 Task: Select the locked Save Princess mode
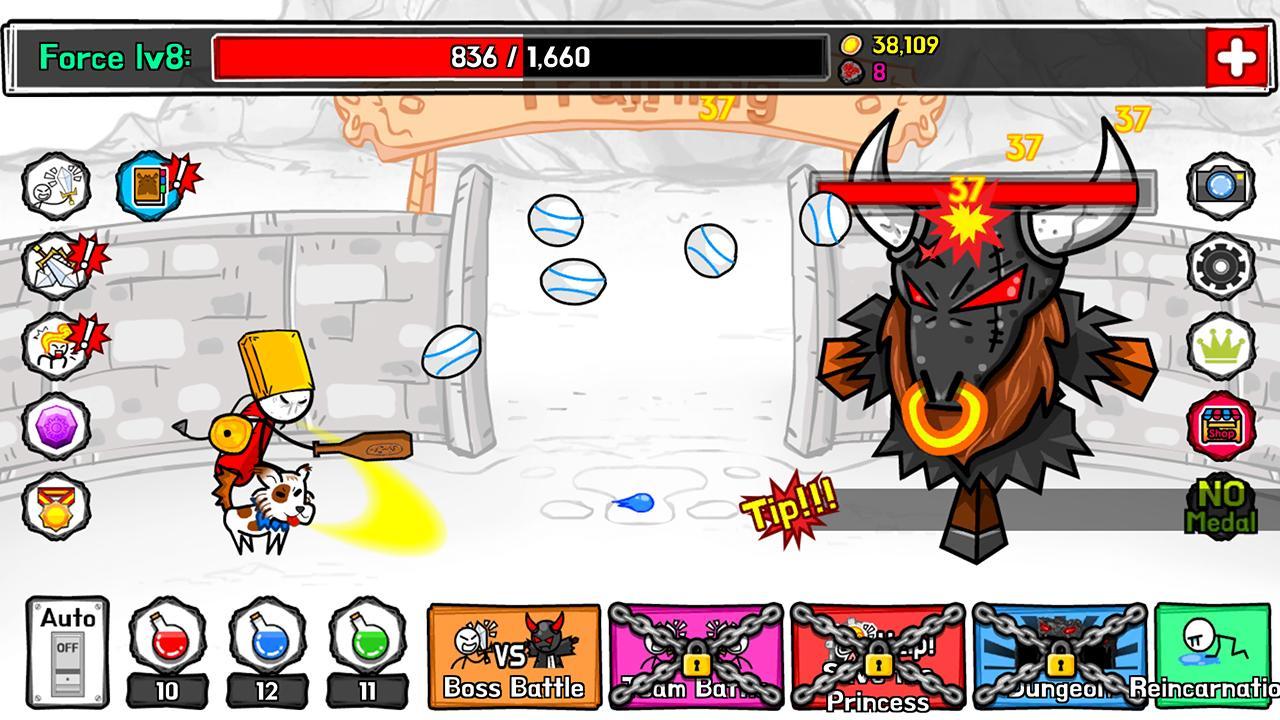coord(878,655)
